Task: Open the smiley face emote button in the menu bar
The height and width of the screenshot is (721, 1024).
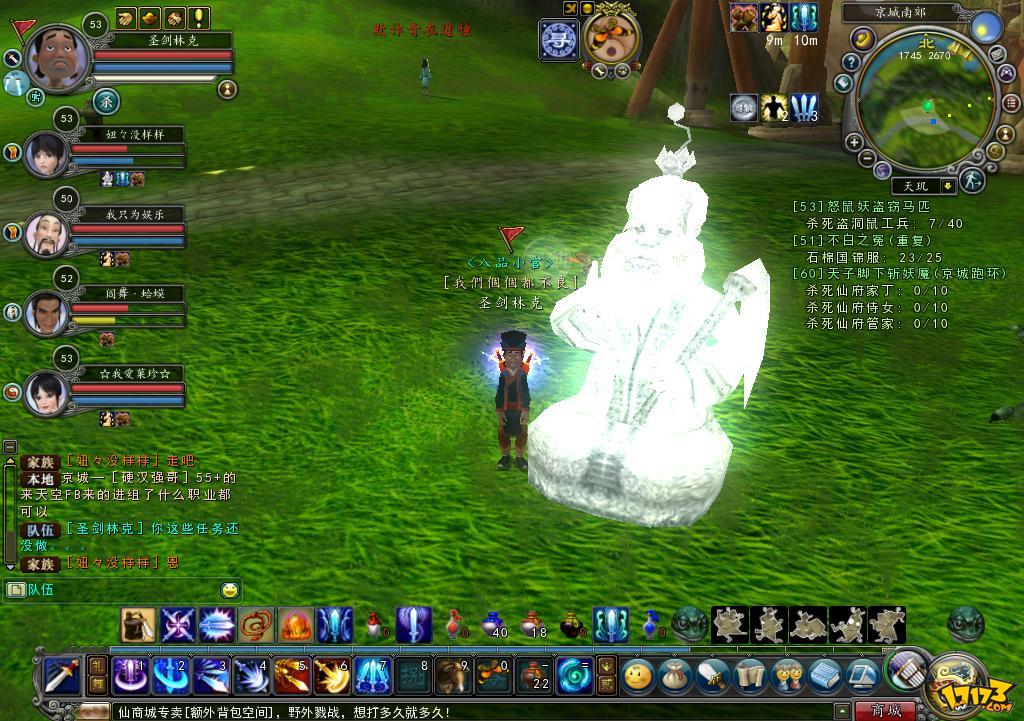Action: [638, 675]
